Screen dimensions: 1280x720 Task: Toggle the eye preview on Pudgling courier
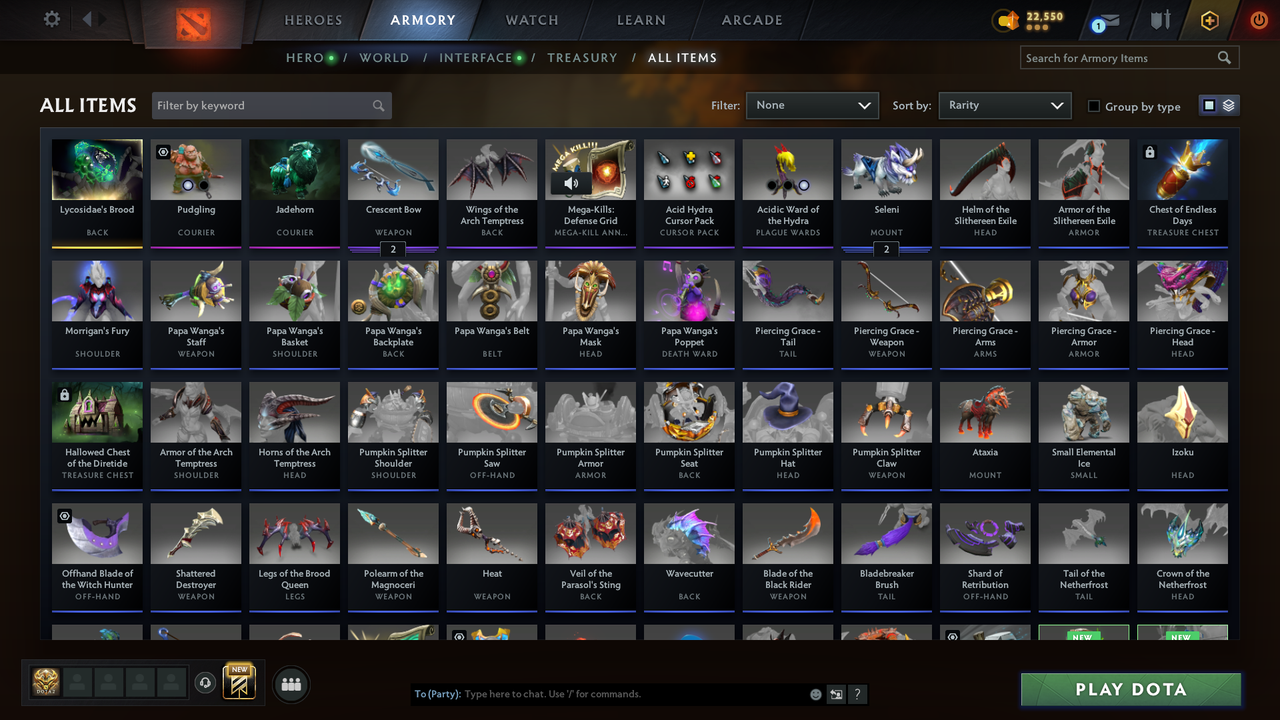tap(163, 150)
